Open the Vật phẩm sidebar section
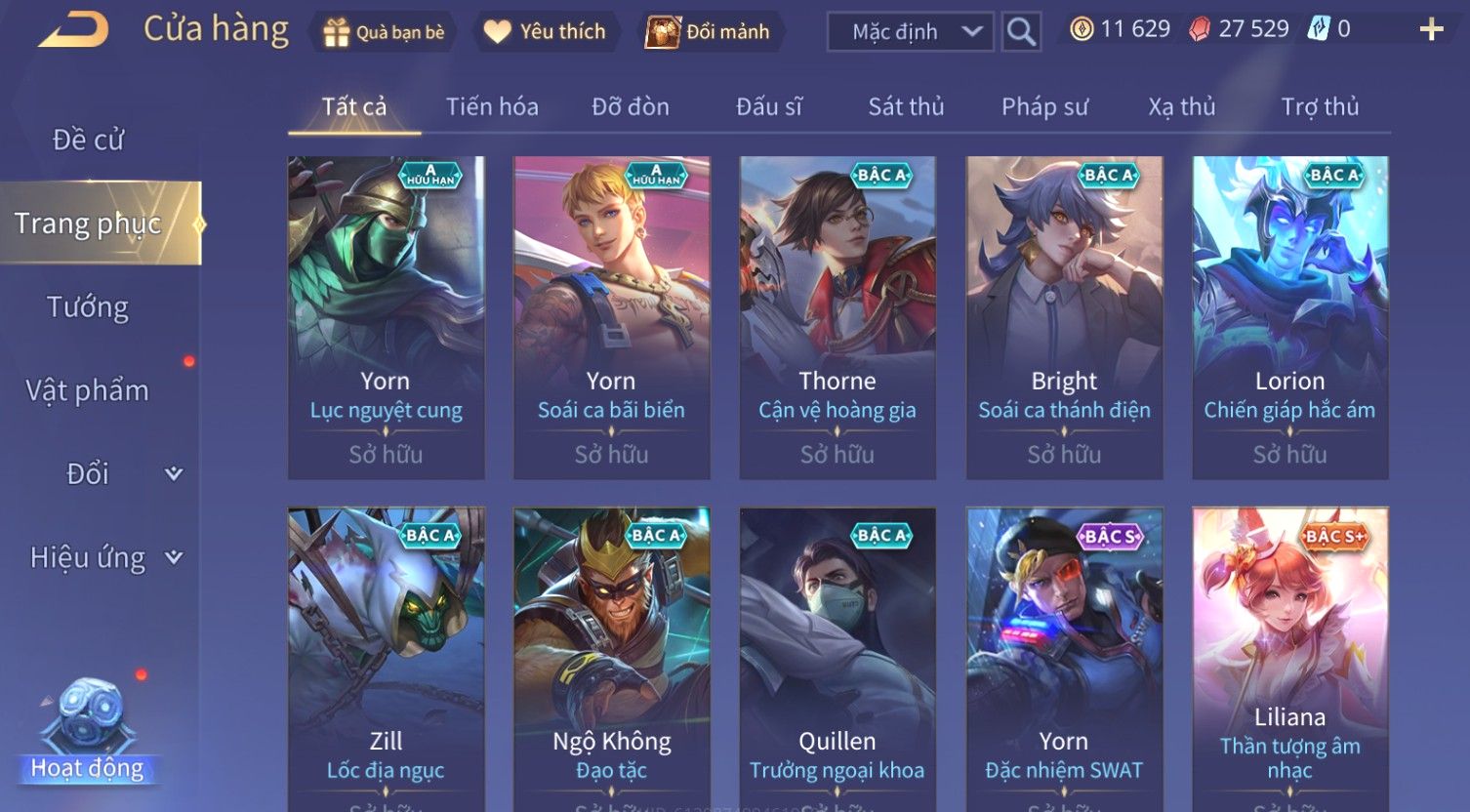Screen dimensions: 1470x812 88,390
